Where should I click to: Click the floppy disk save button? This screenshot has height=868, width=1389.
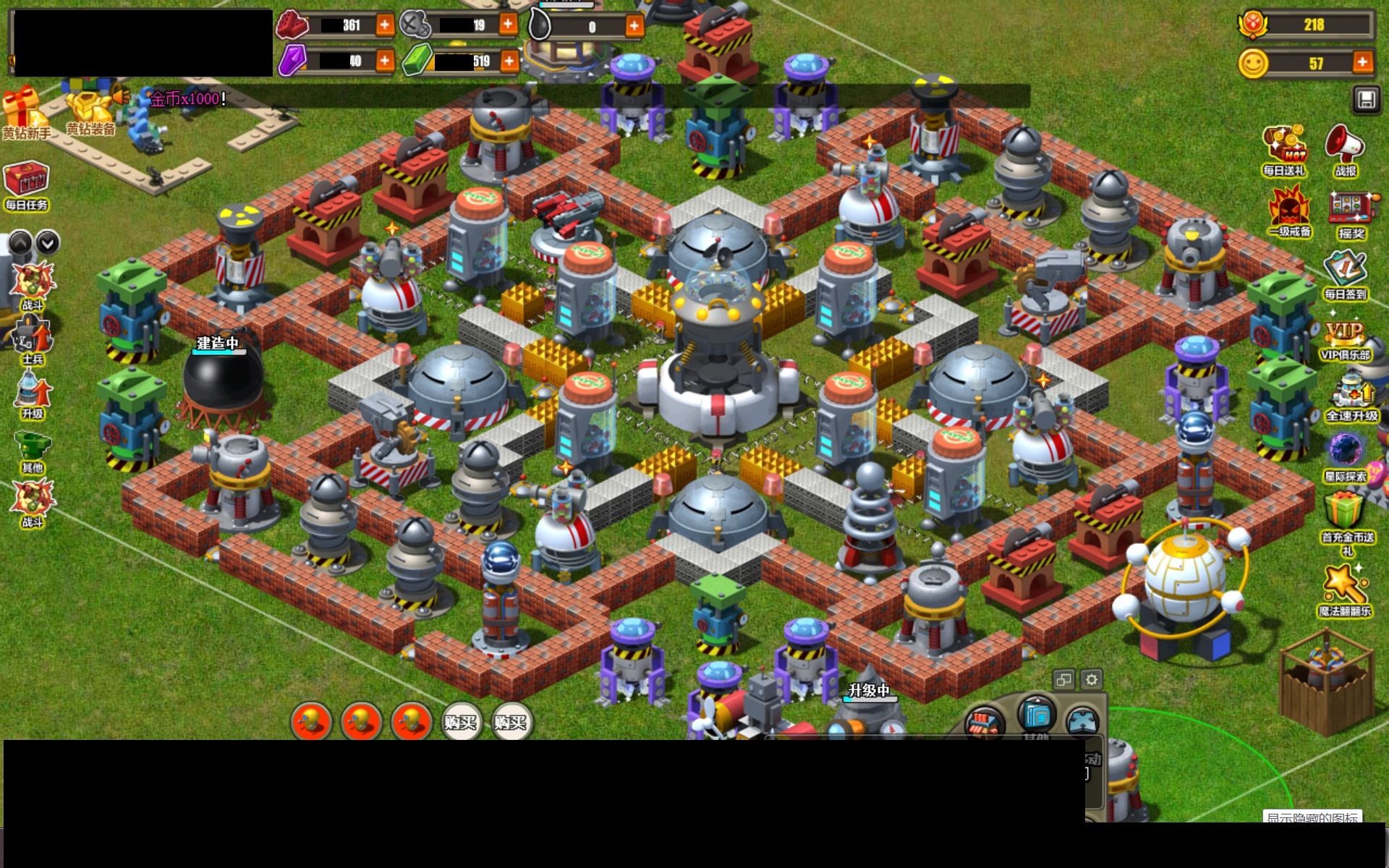coord(1366,100)
